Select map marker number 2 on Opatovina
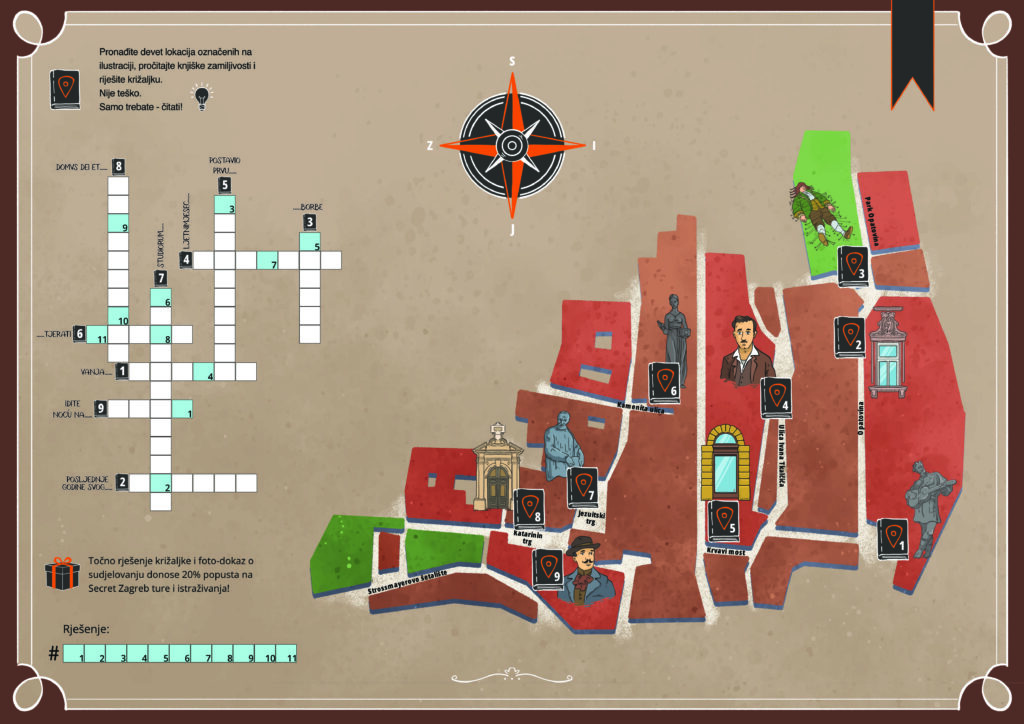 [x=850, y=337]
